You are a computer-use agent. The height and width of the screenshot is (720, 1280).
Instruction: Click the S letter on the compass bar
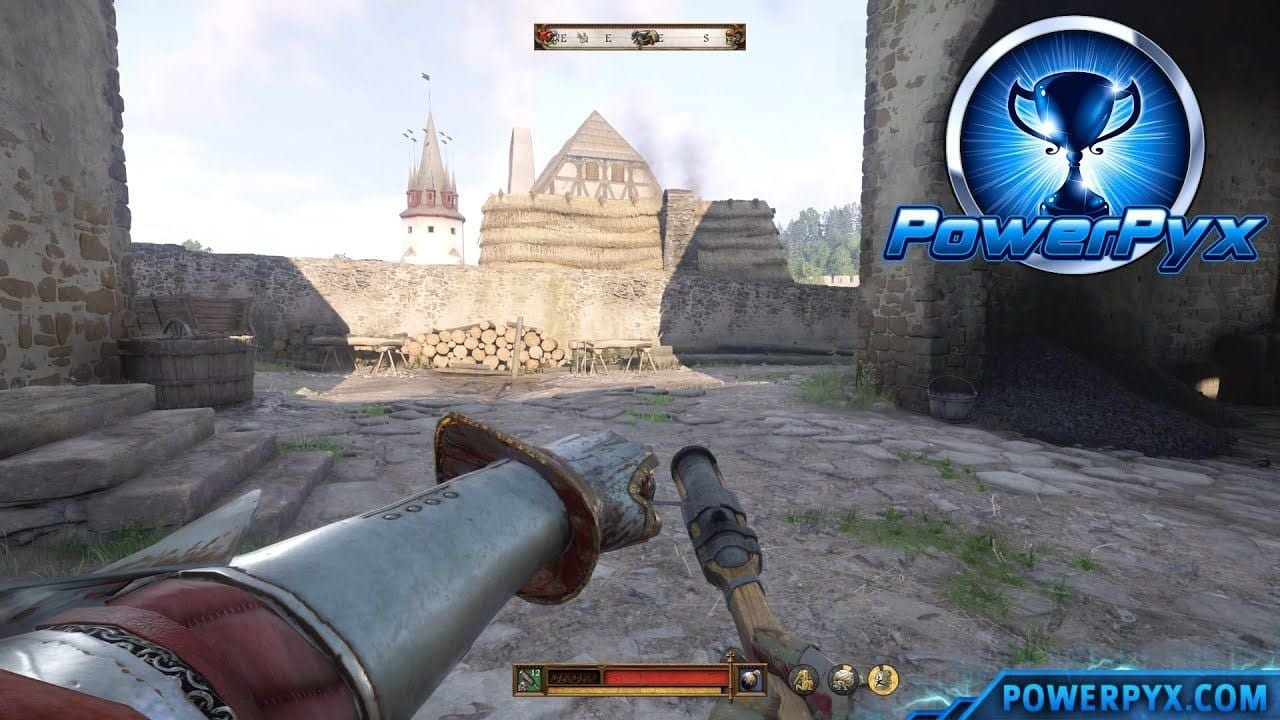(x=706, y=38)
